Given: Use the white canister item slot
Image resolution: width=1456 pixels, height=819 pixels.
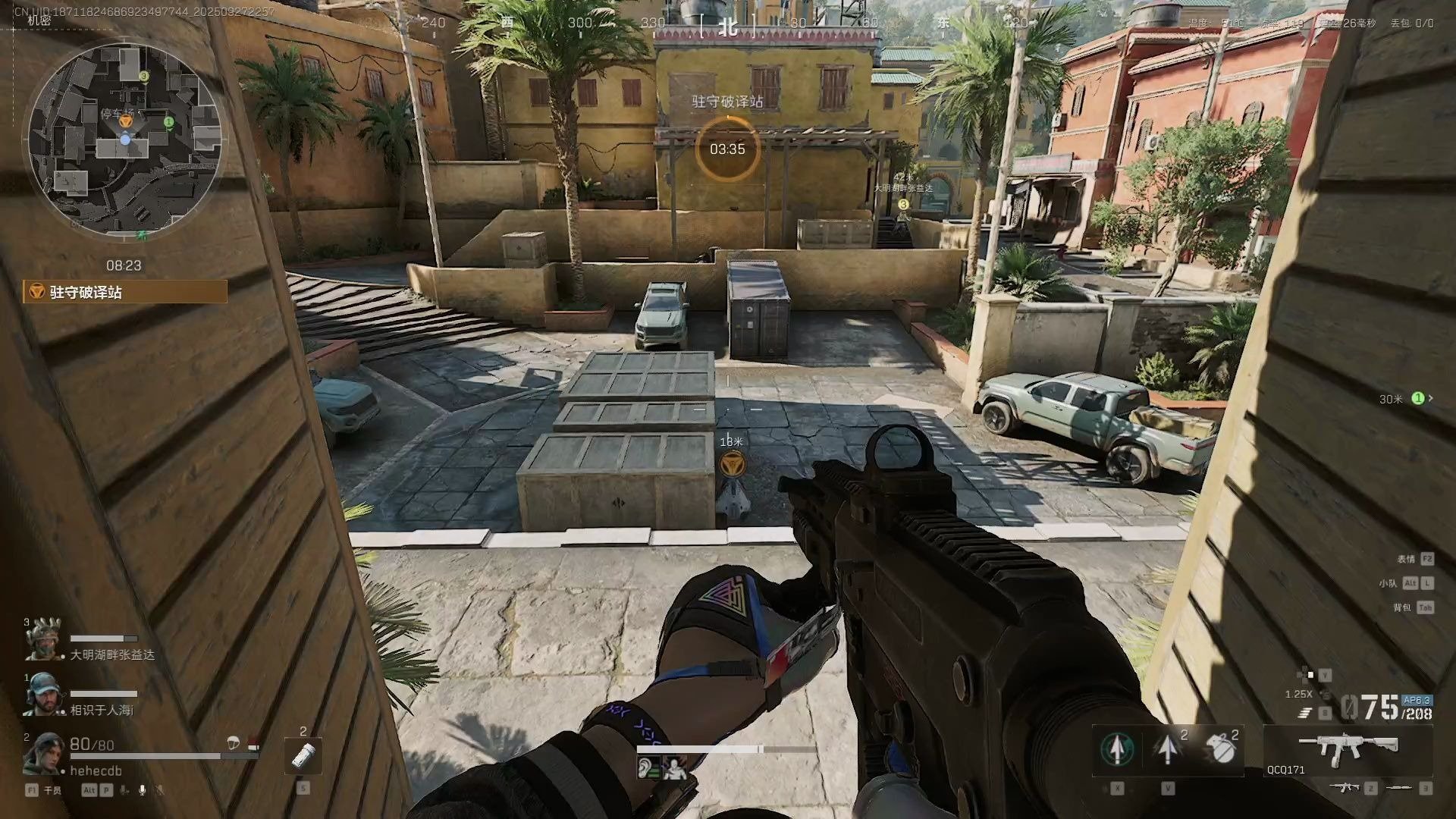Looking at the screenshot, I should pos(303,755).
